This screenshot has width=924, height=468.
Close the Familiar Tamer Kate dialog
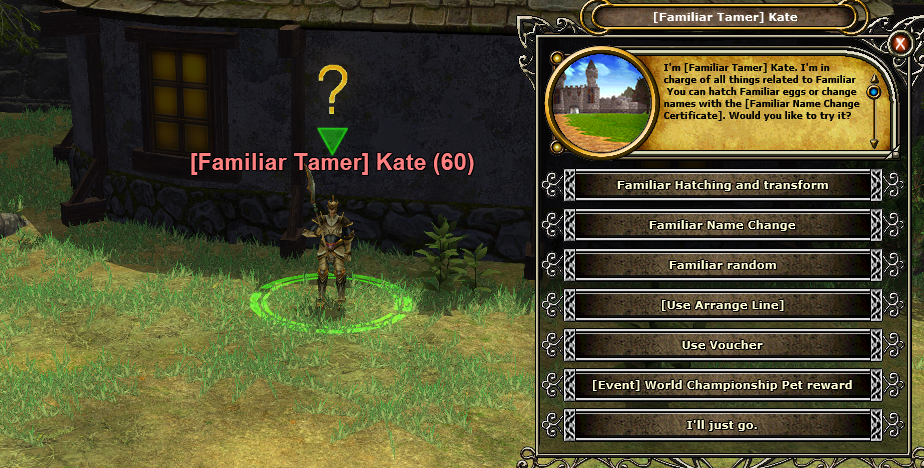(x=899, y=44)
